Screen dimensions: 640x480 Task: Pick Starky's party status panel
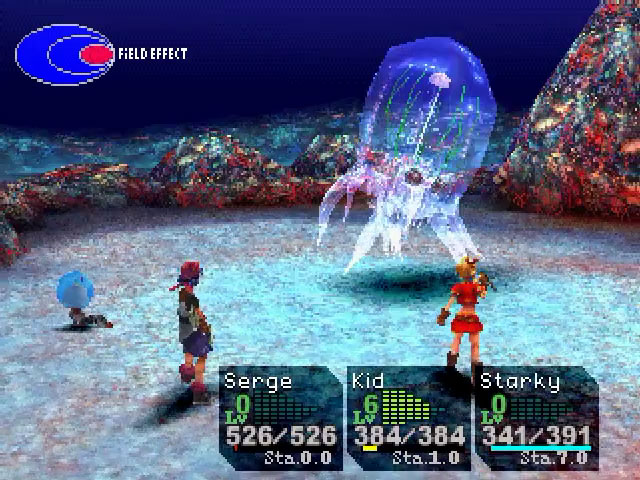537,417
